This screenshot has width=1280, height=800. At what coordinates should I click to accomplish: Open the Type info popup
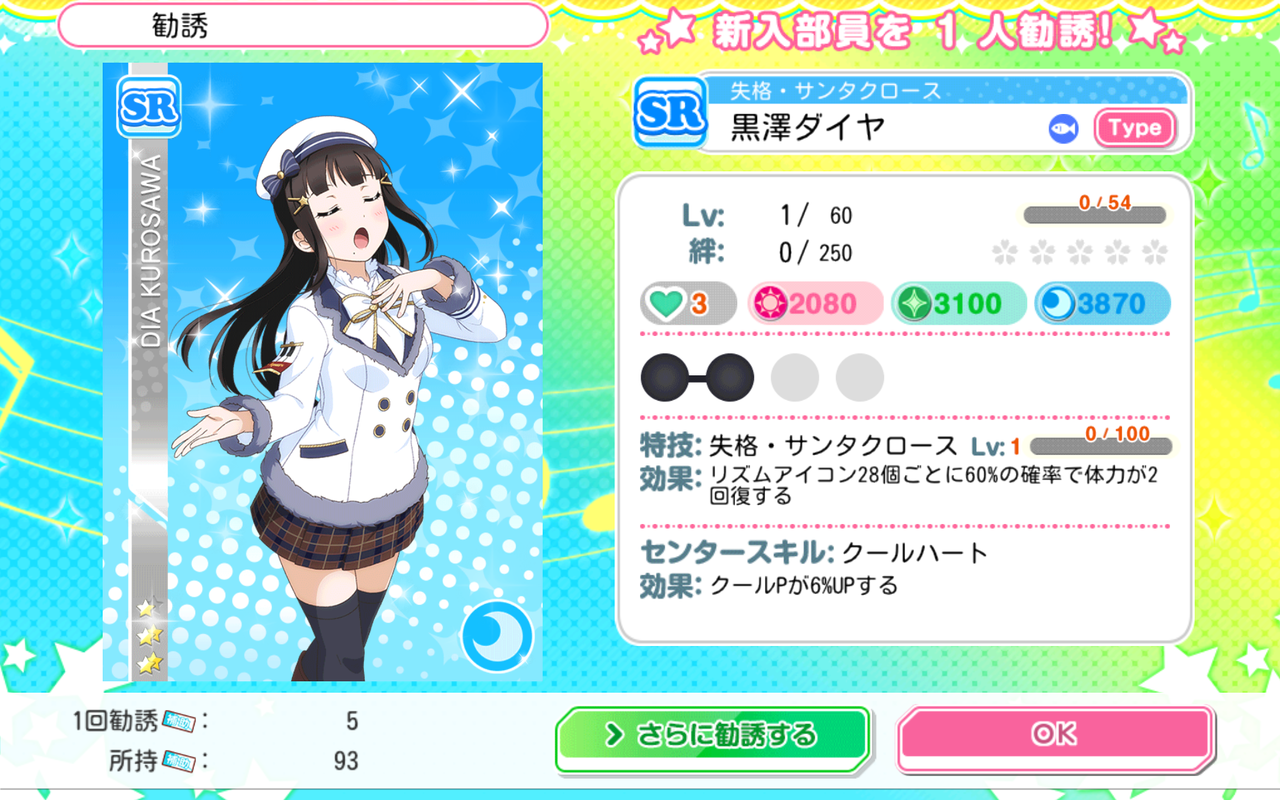tap(1135, 128)
